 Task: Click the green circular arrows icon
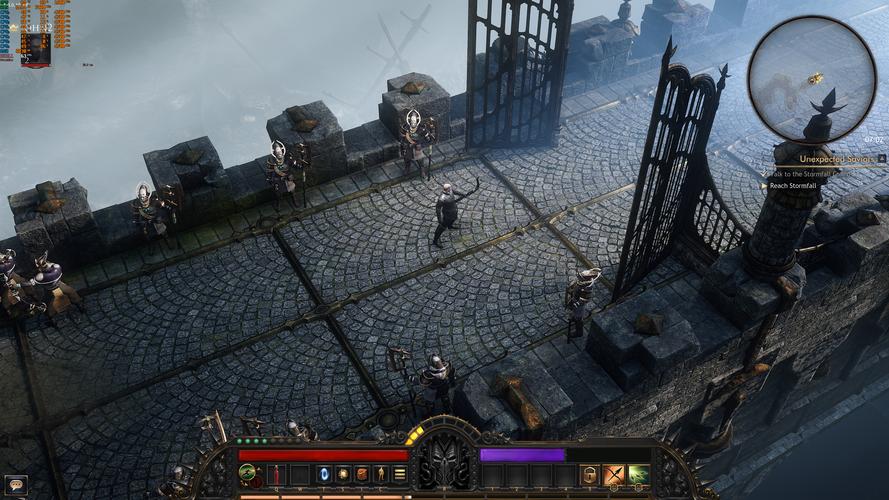(x=246, y=472)
